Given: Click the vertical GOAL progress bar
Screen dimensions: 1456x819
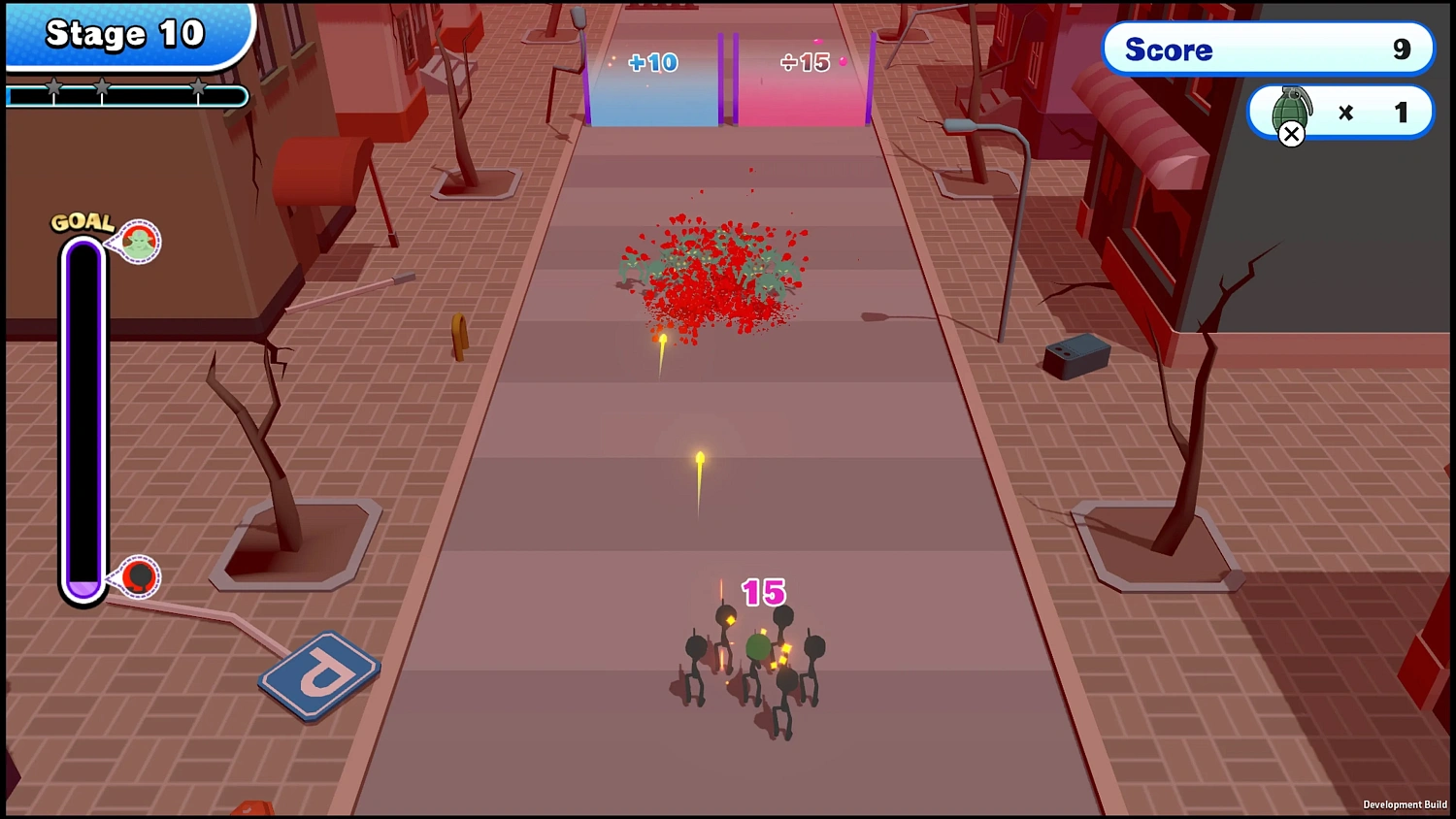Looking at the screenshot, I should click(x=83, y=417).
